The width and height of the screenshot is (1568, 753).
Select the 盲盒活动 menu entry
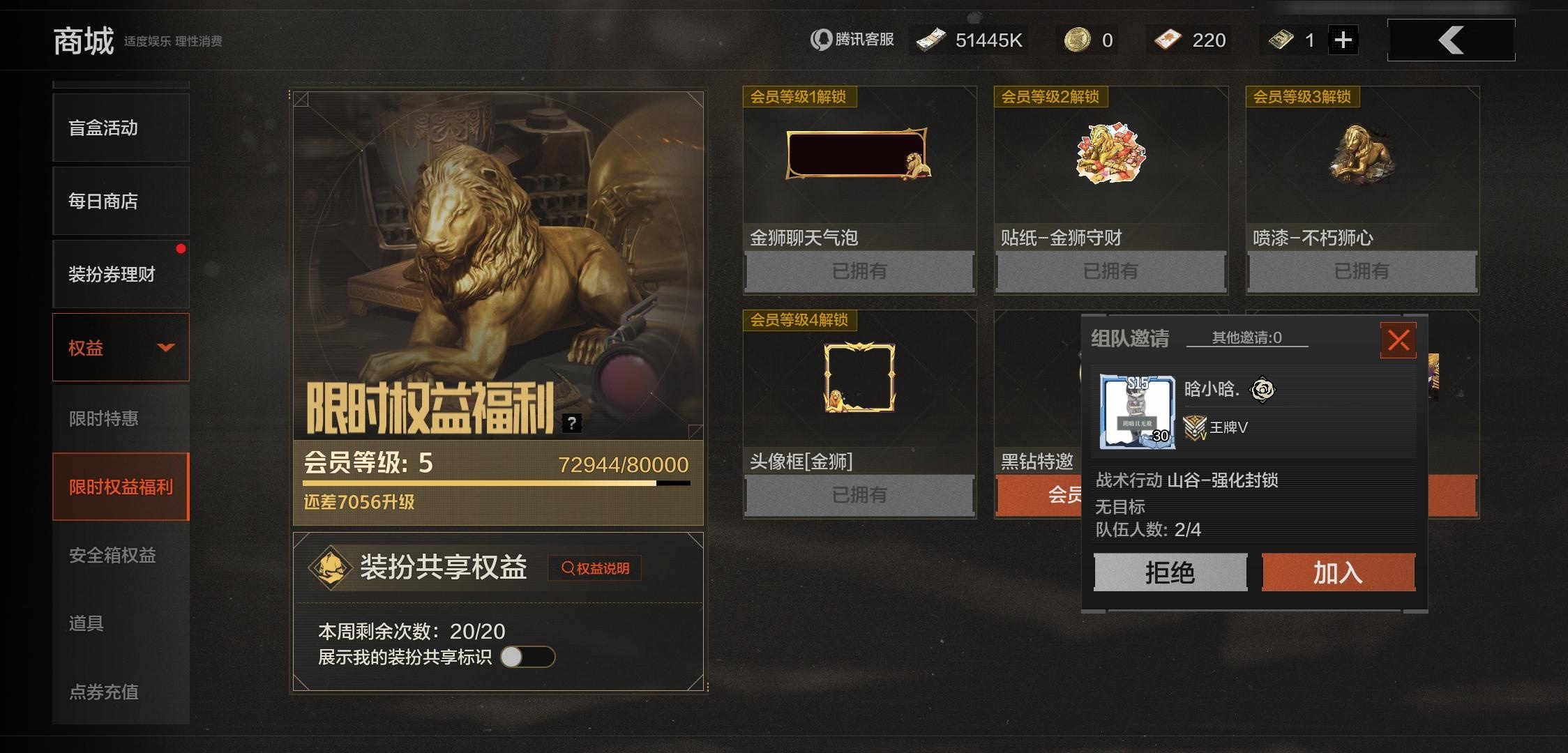point(105,128)
